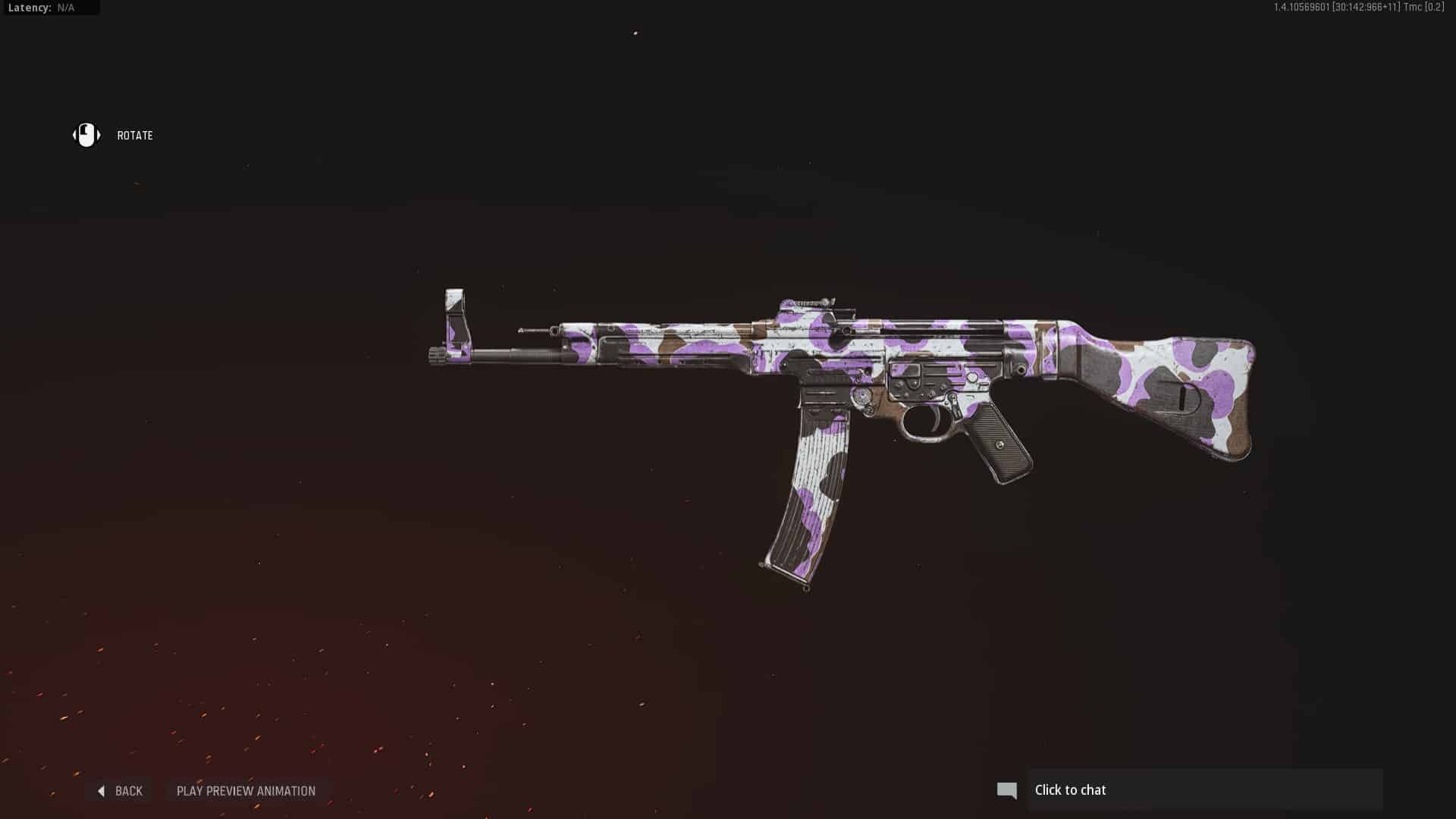The height and width of the screenshot is (819, 1456).
Task: Play the preview animation
Action: point(246,791)
